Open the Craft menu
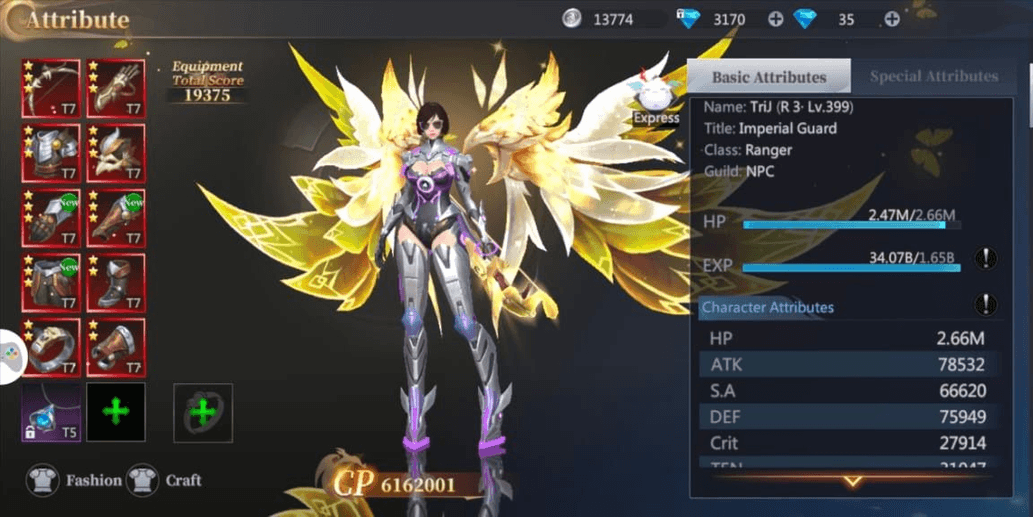The image size is (1033, 517). [168, 481]
